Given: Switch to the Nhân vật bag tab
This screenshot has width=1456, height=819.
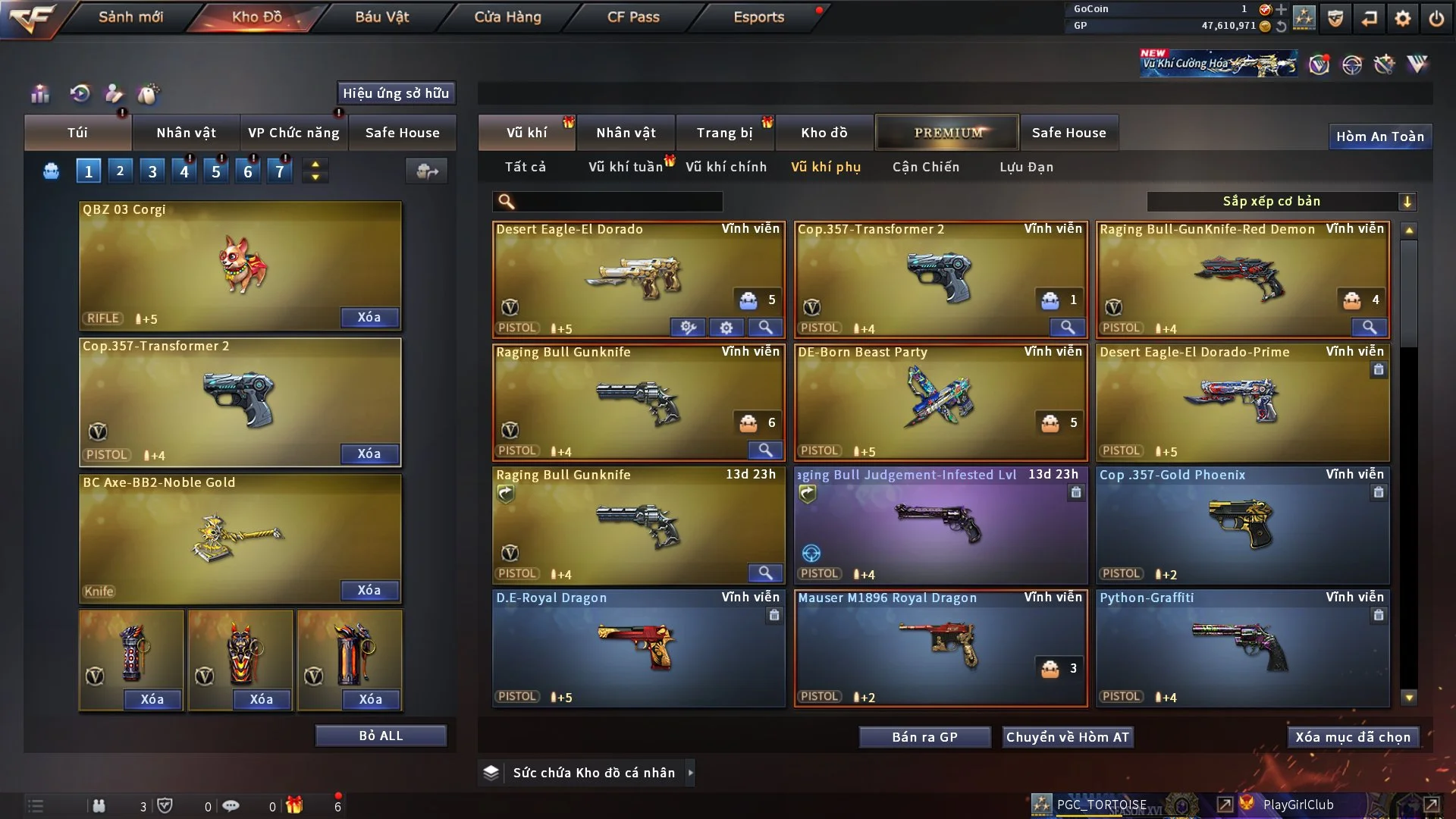Looking at the screenshot, I should click(x=186, y=133).
